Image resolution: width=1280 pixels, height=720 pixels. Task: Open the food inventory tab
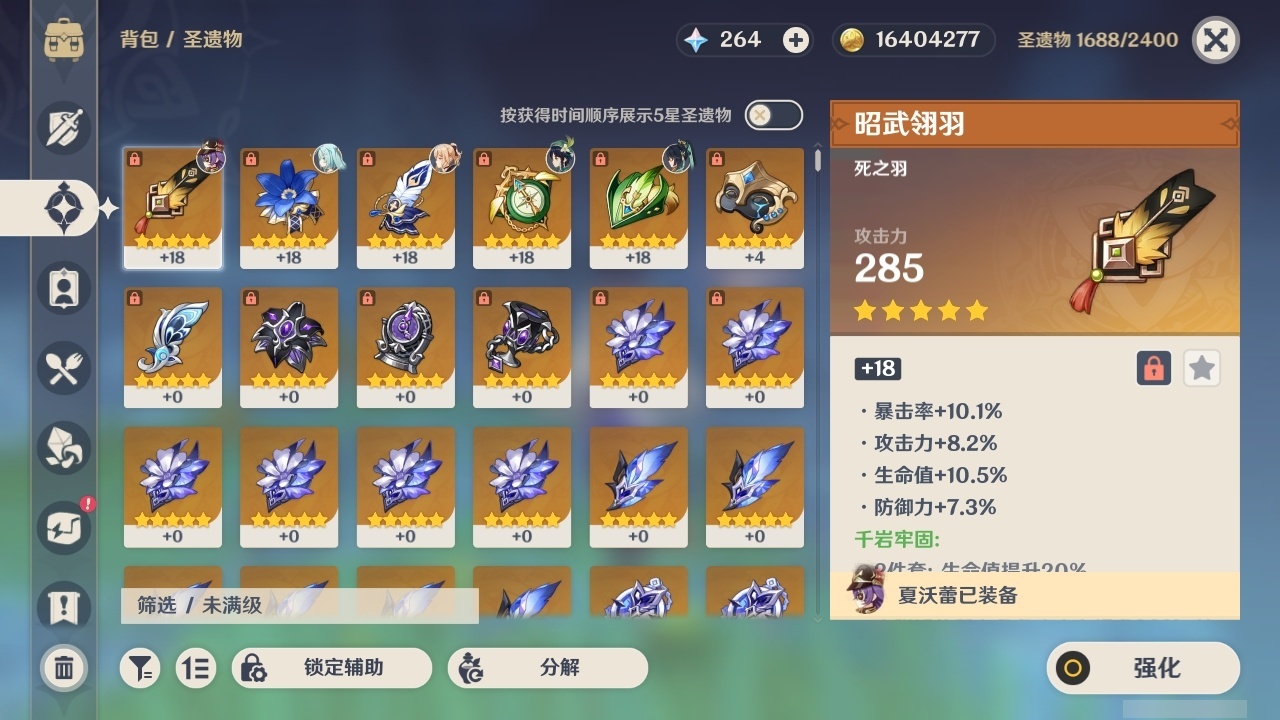click(63, 368)
